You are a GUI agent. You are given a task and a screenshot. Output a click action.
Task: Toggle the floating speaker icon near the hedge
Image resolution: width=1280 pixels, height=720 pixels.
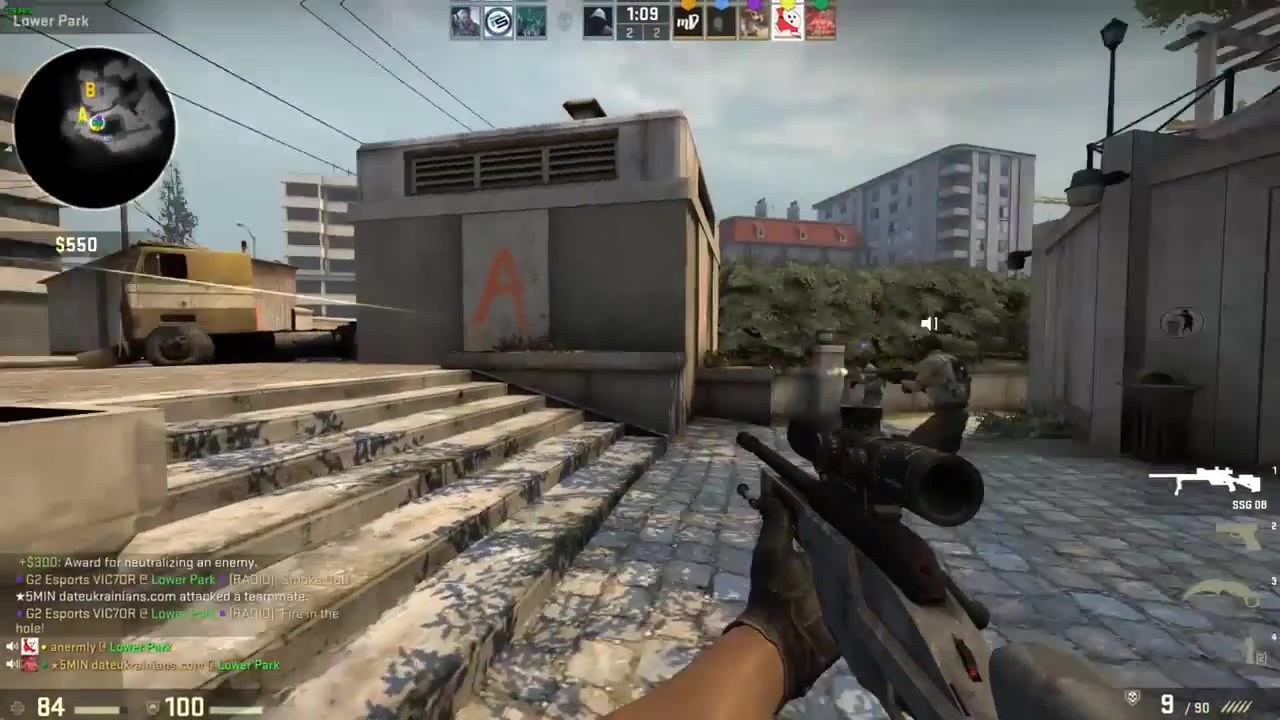(928, 323)
